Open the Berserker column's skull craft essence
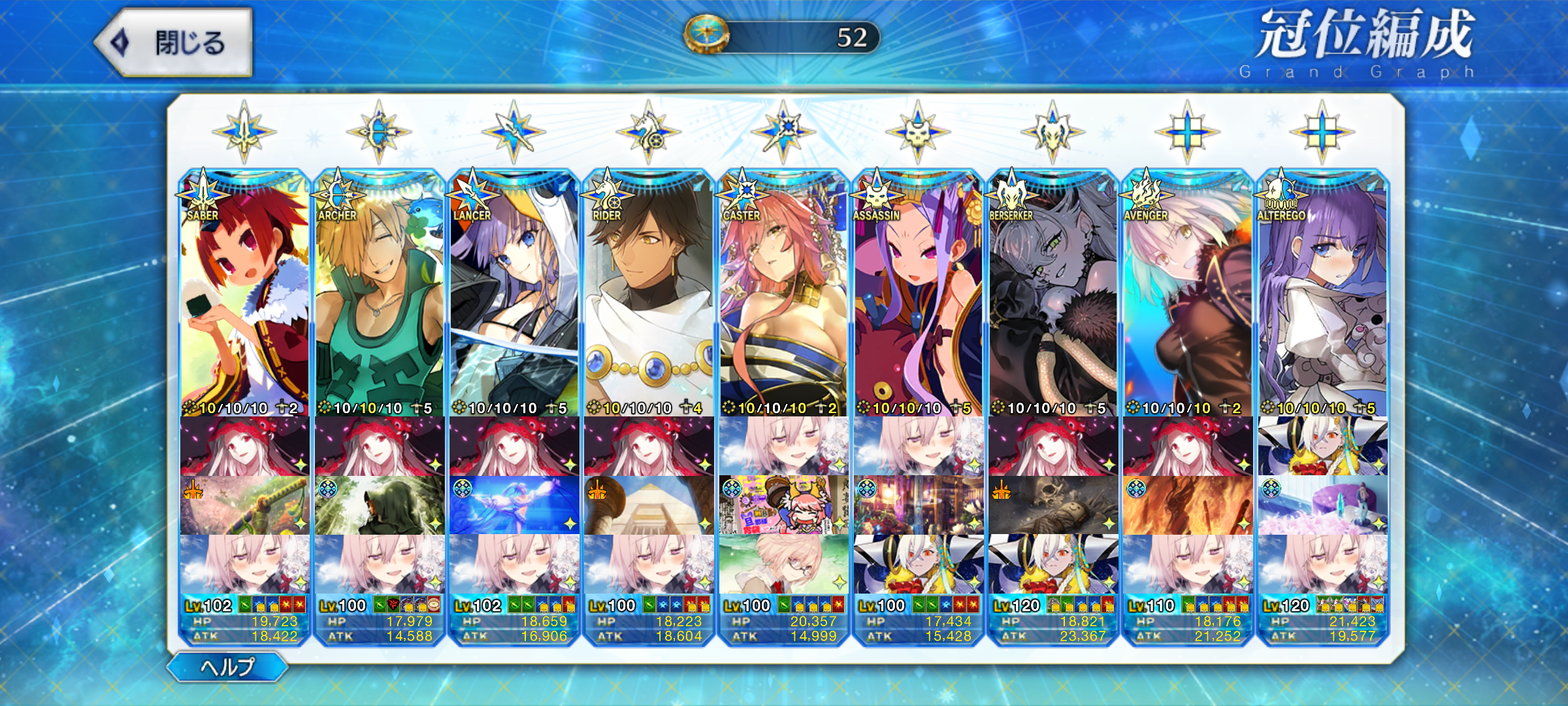The width and height of the screenshot is (1568, 706). point(1053,505)
